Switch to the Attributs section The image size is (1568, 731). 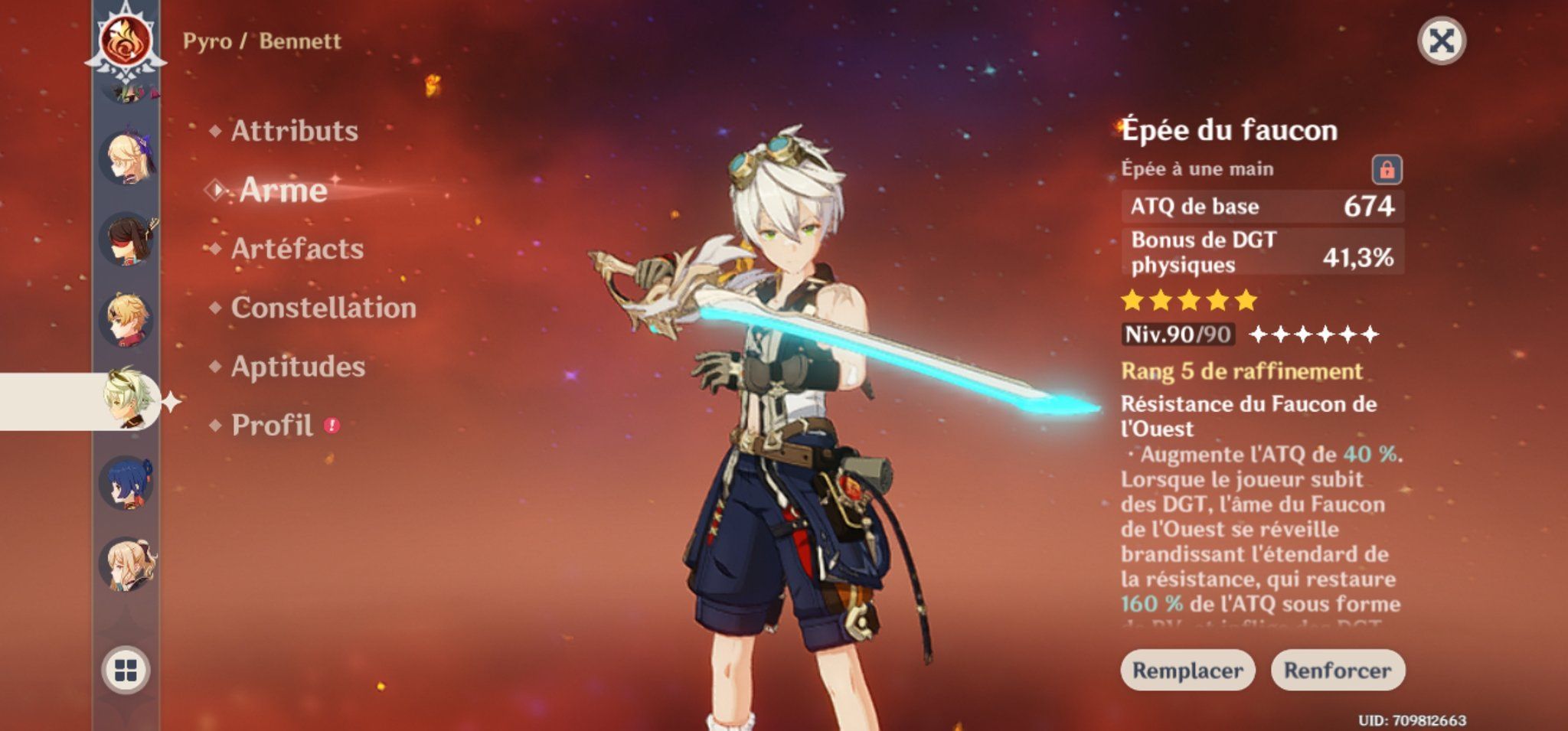(295, 130)
